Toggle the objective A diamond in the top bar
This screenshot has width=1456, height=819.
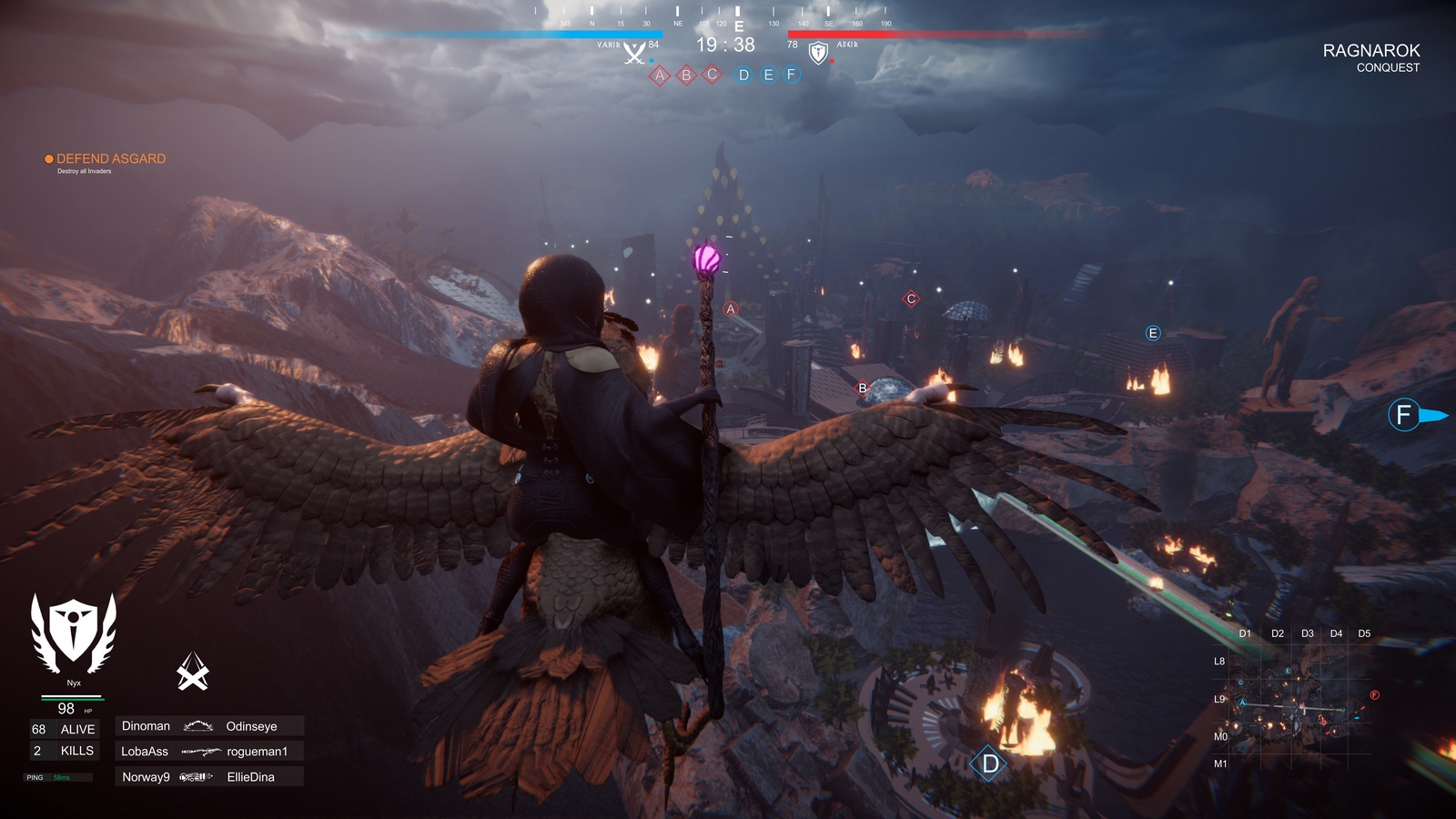(x=660, y=76)
